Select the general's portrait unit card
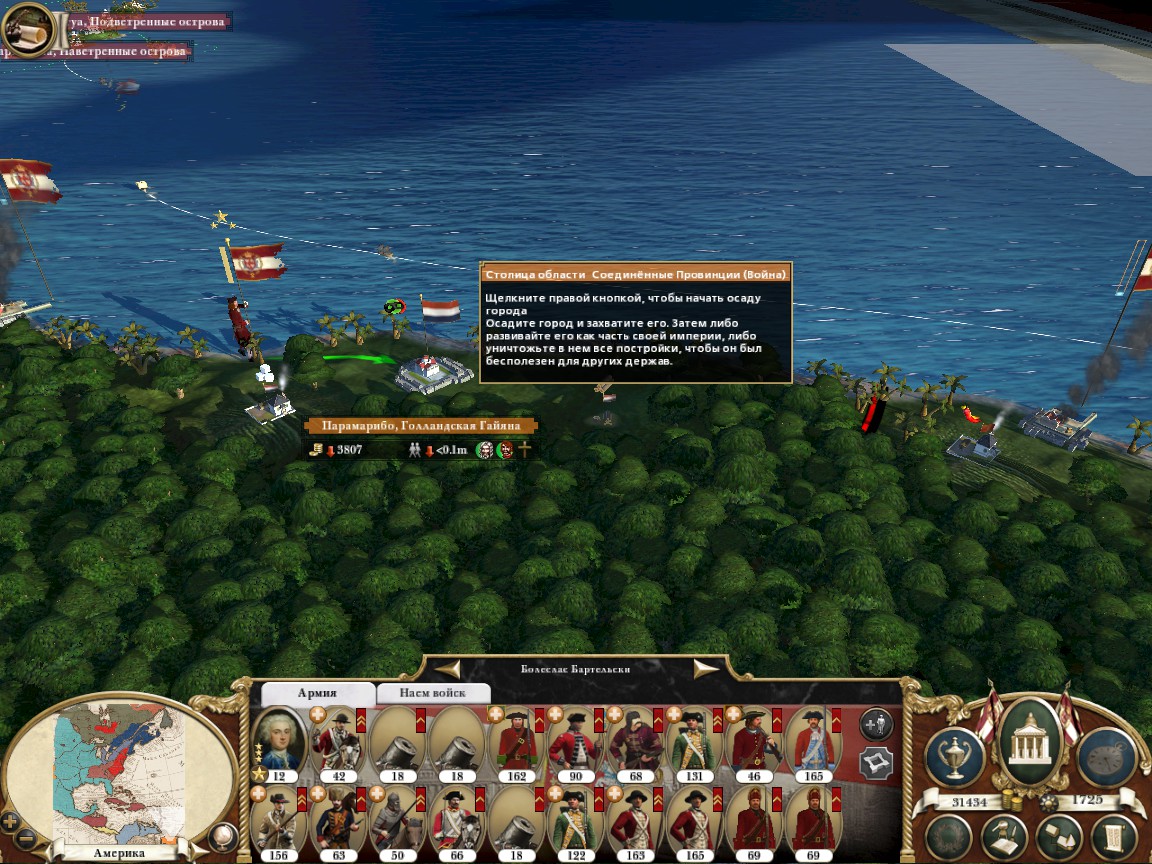 click(x=279, y=743)
